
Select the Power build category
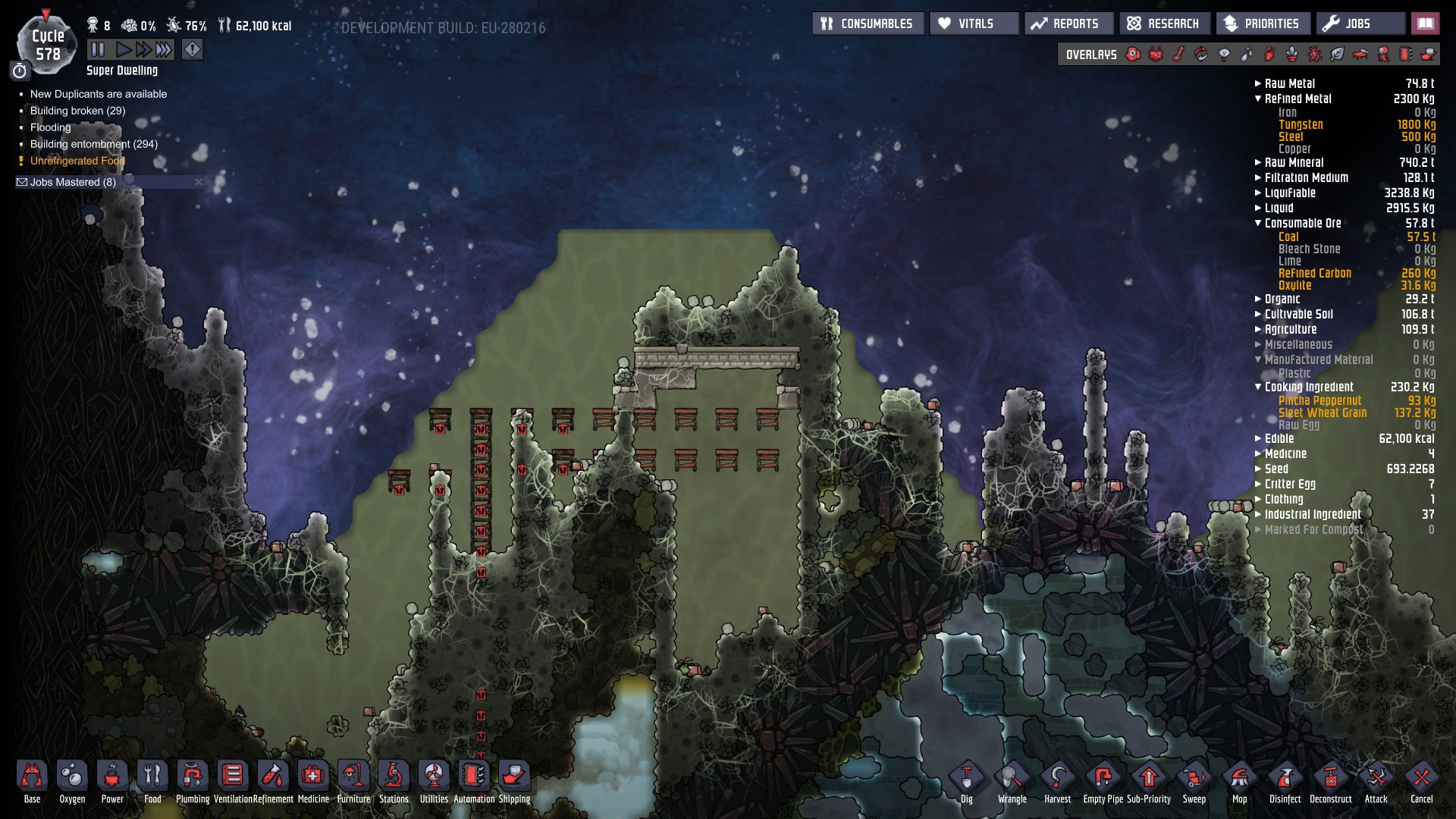[x=112, y=780]
